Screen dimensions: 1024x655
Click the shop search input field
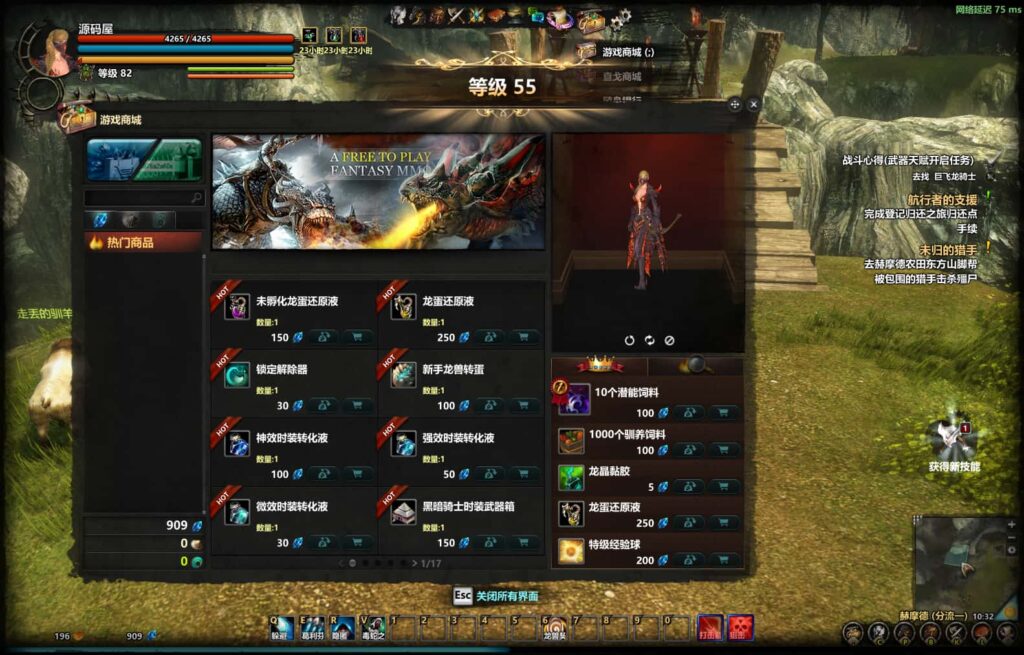(138, 198)
